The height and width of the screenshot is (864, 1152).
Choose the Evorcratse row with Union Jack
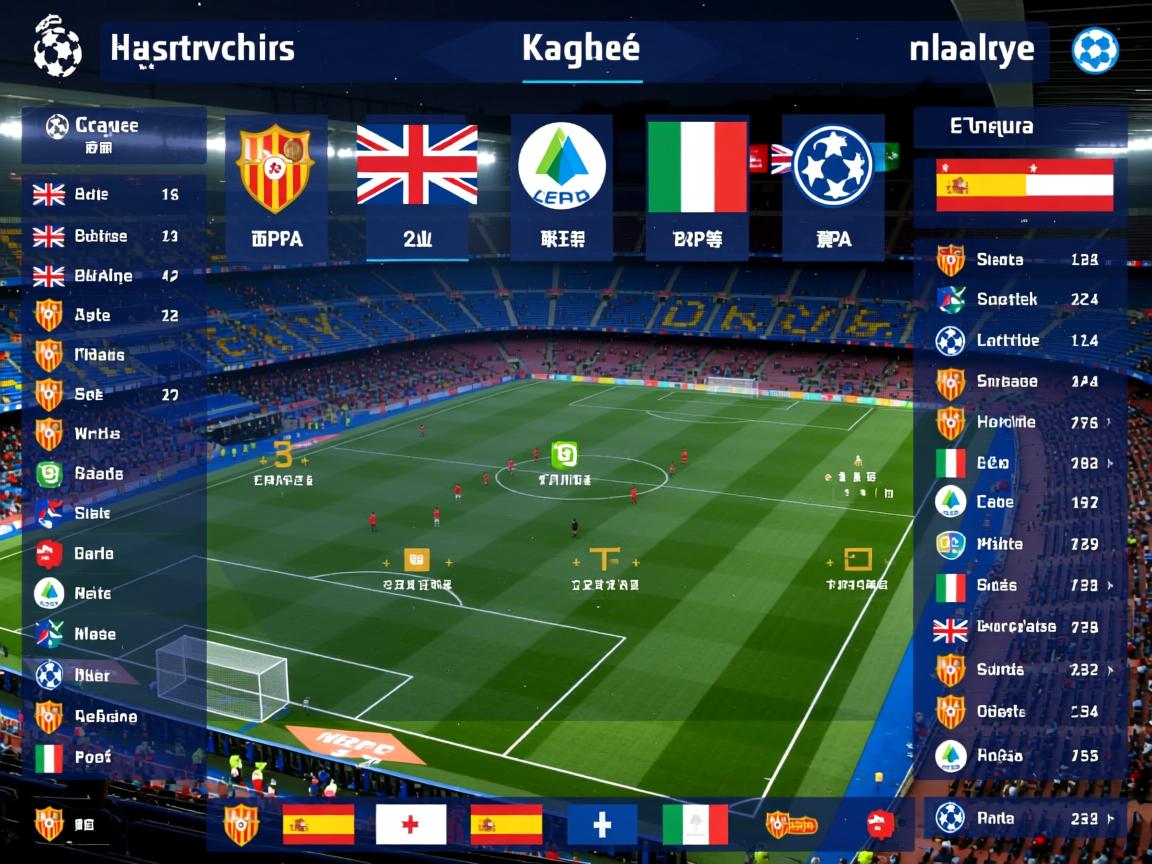(1020, 628)
